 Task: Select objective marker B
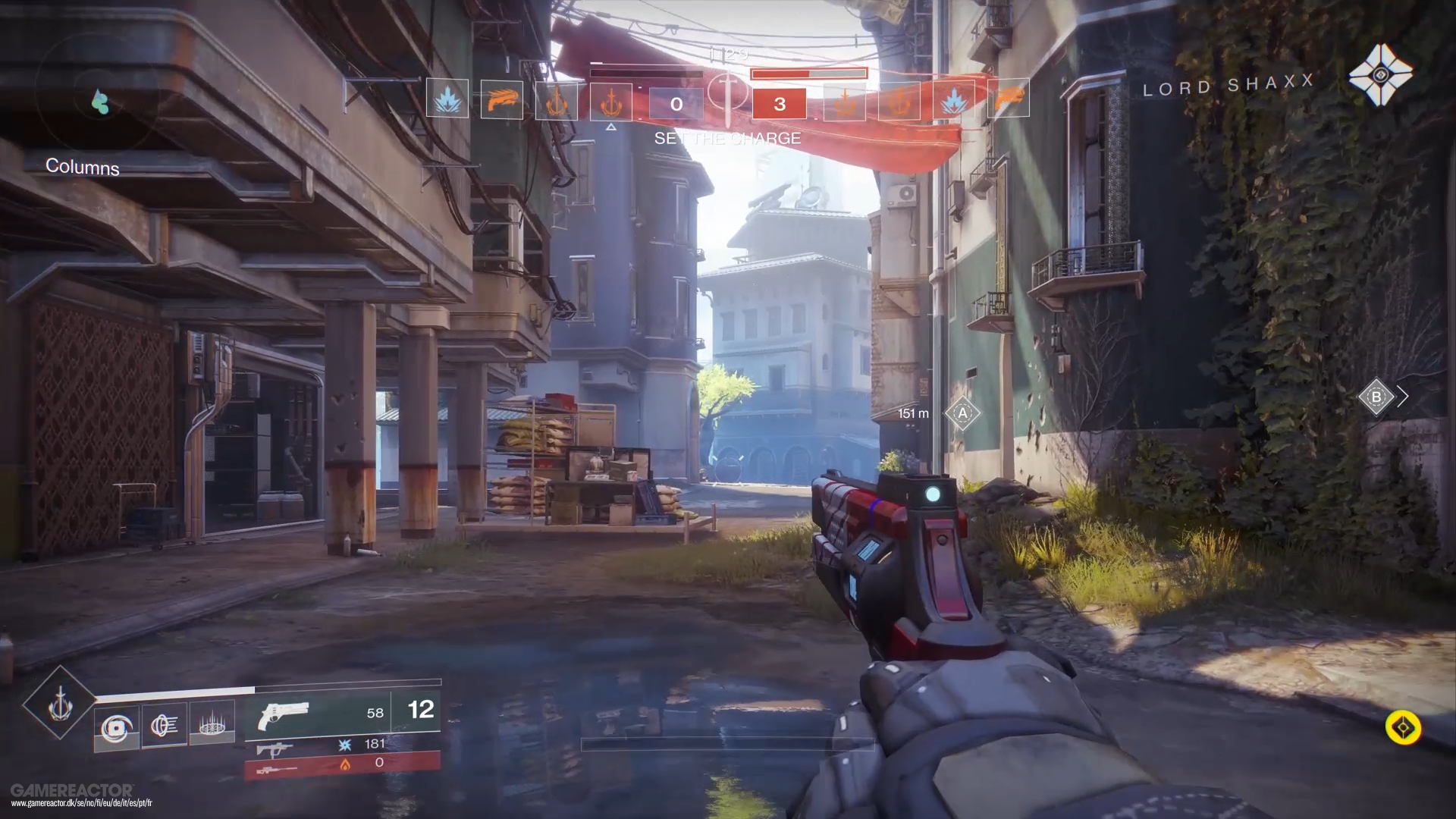click(x=1376, y=397)
